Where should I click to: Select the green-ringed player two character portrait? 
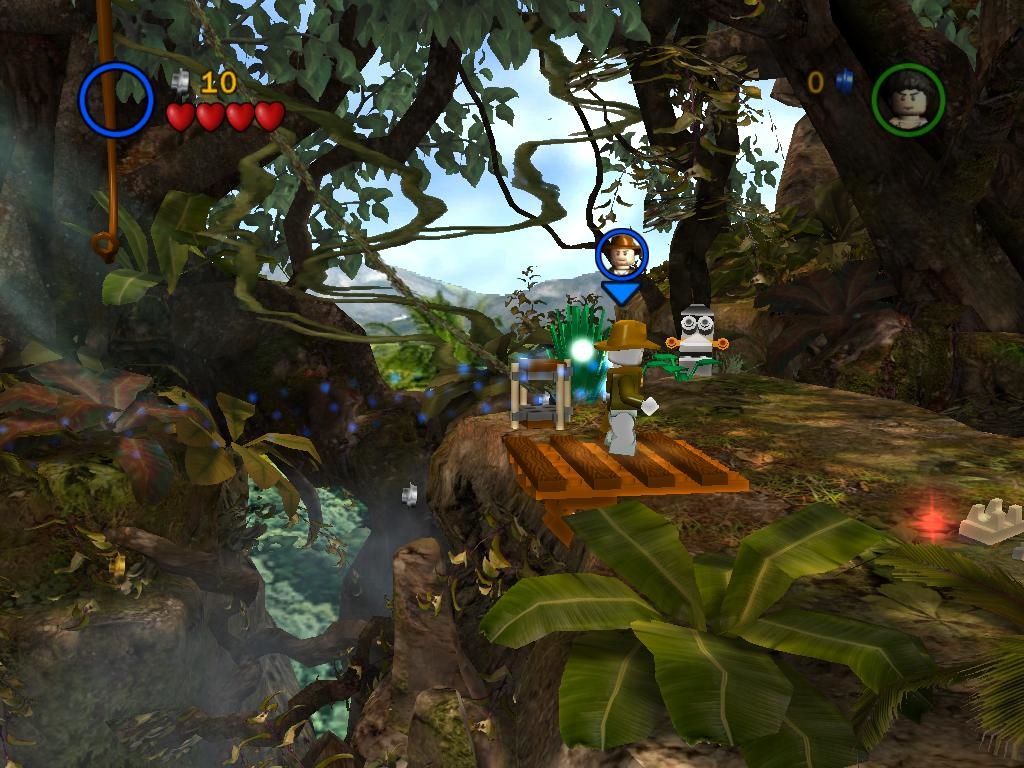click(908, 99)
